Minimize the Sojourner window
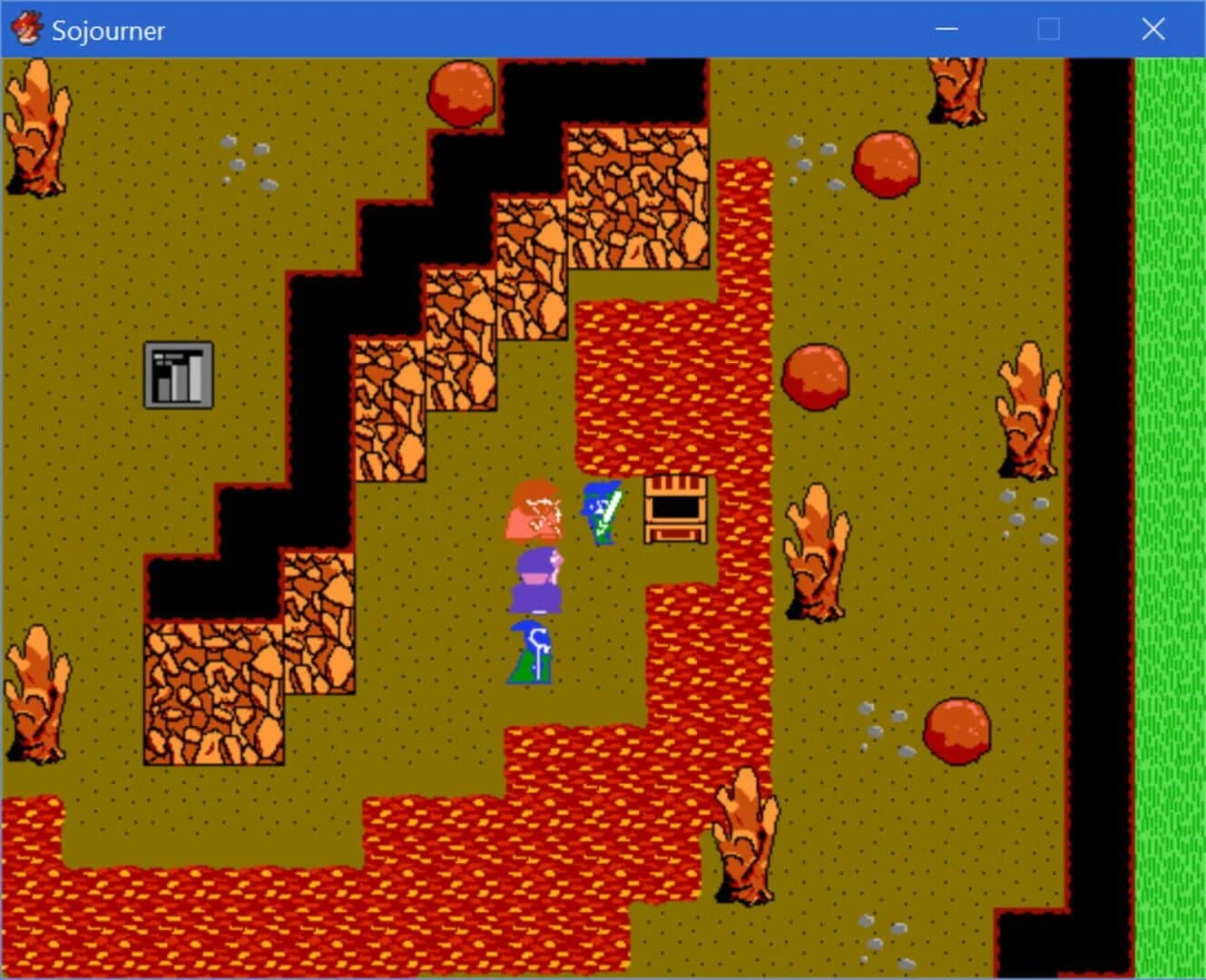1206x980 pixels. click(x=946, y=29)
